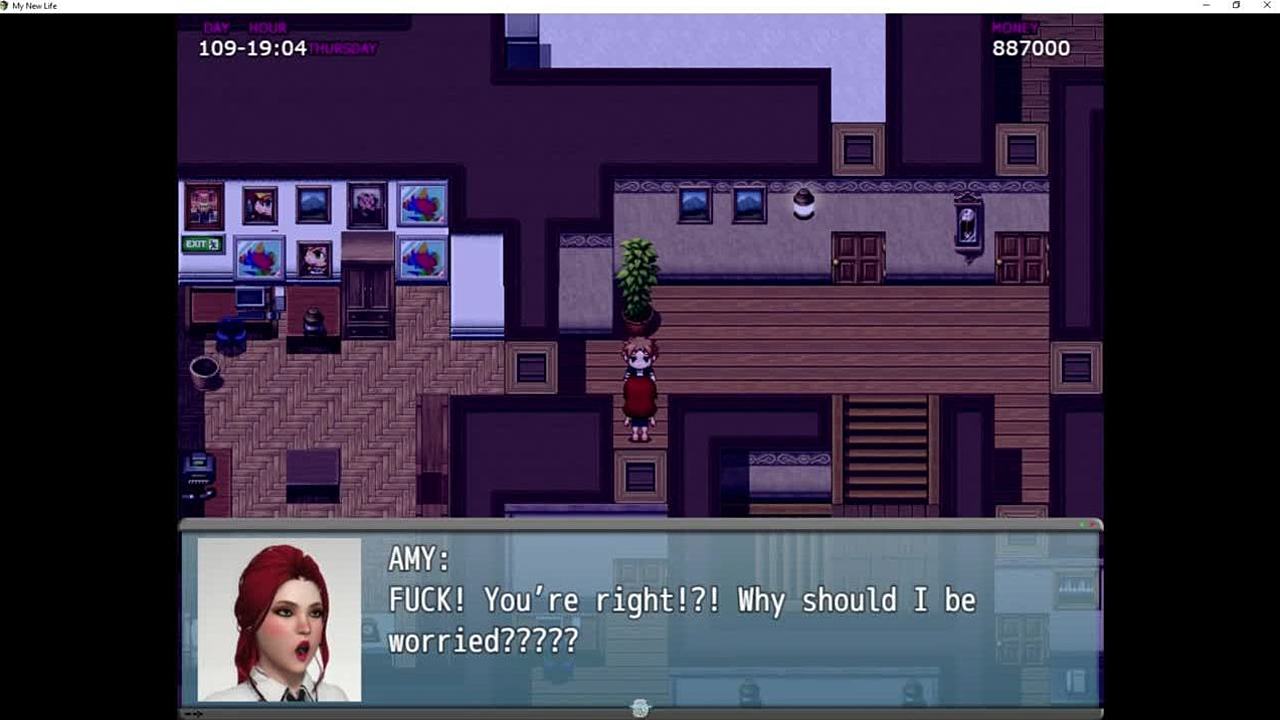This screenshot has height=720, width=1280.
Task: Minimize the game window
Action: (x=1206, y=6)
